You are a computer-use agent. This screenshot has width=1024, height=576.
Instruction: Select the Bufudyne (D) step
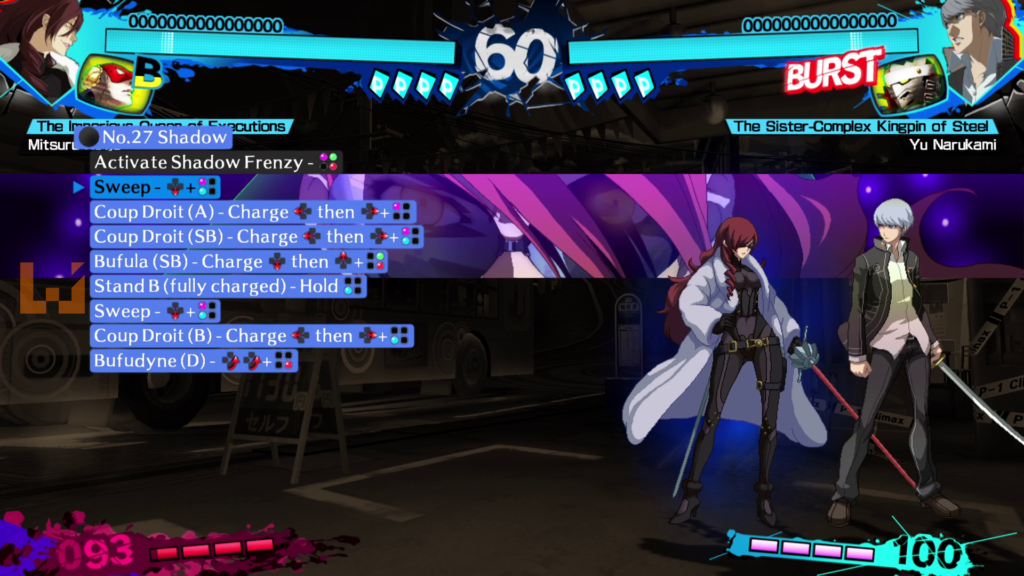[x=194, y=360]
